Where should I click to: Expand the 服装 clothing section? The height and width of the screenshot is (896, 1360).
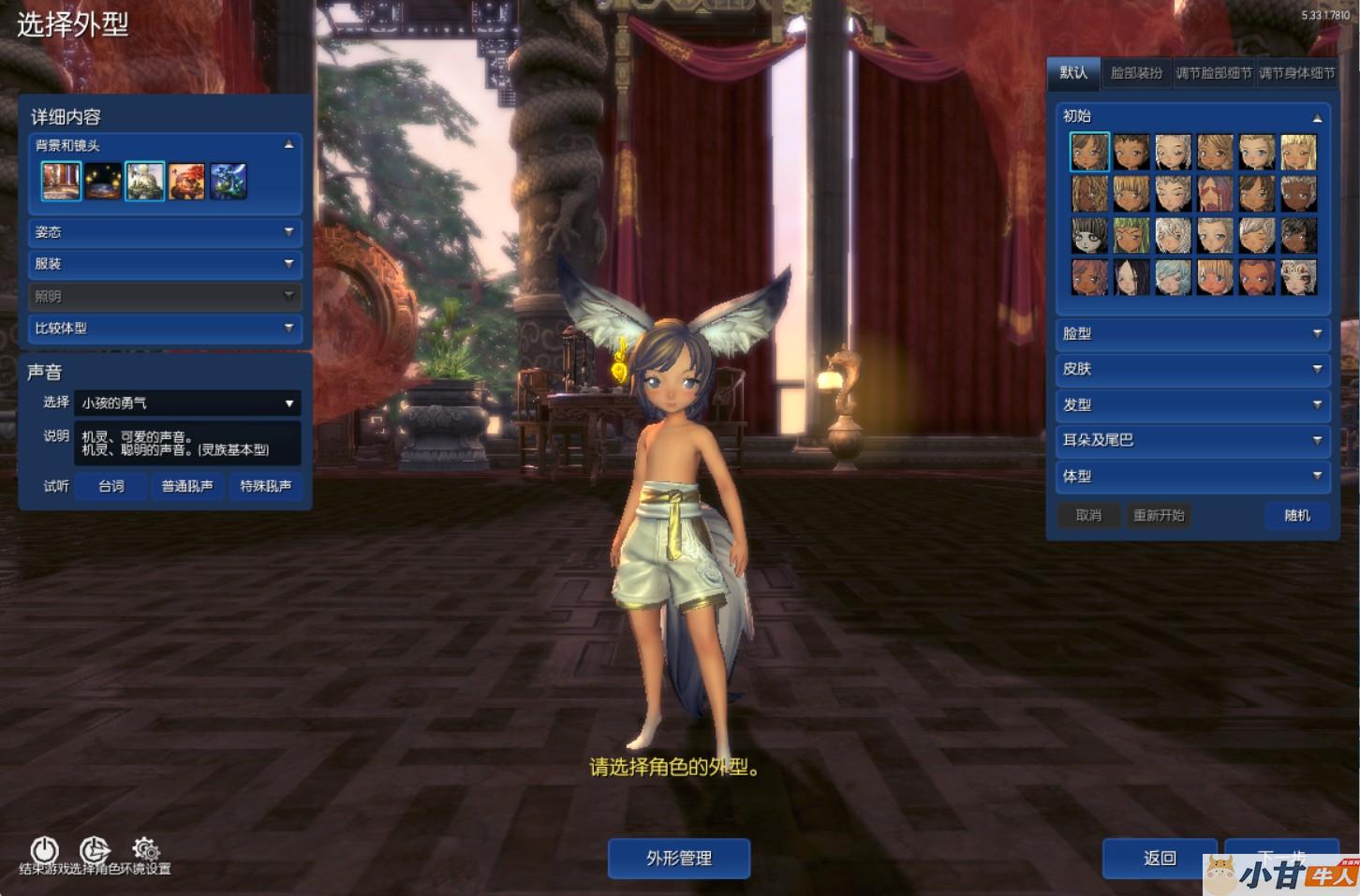(164, 264)
